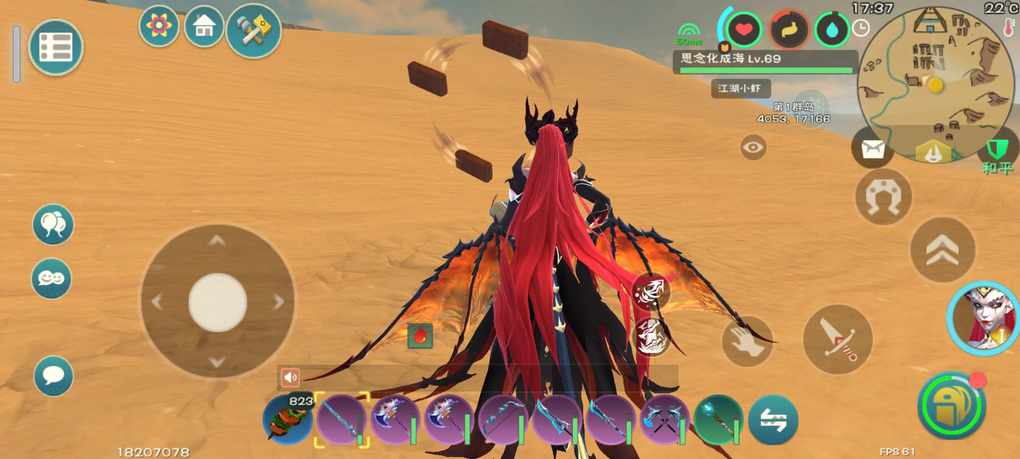This screenshot has height=459, width=1020.
Task: Activate the horseshoe mount button
Action: coord(883,196)
